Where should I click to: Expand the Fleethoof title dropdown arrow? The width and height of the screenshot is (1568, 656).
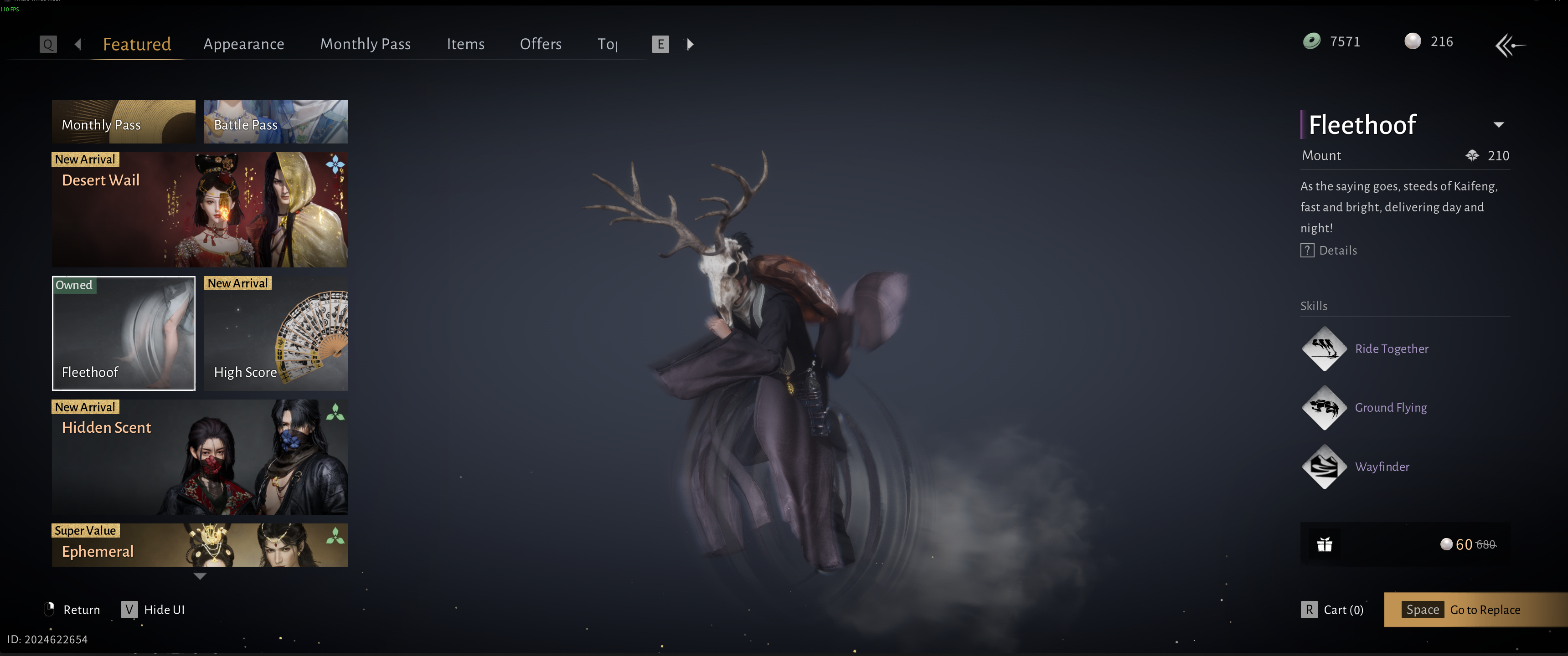[1499, 125]
